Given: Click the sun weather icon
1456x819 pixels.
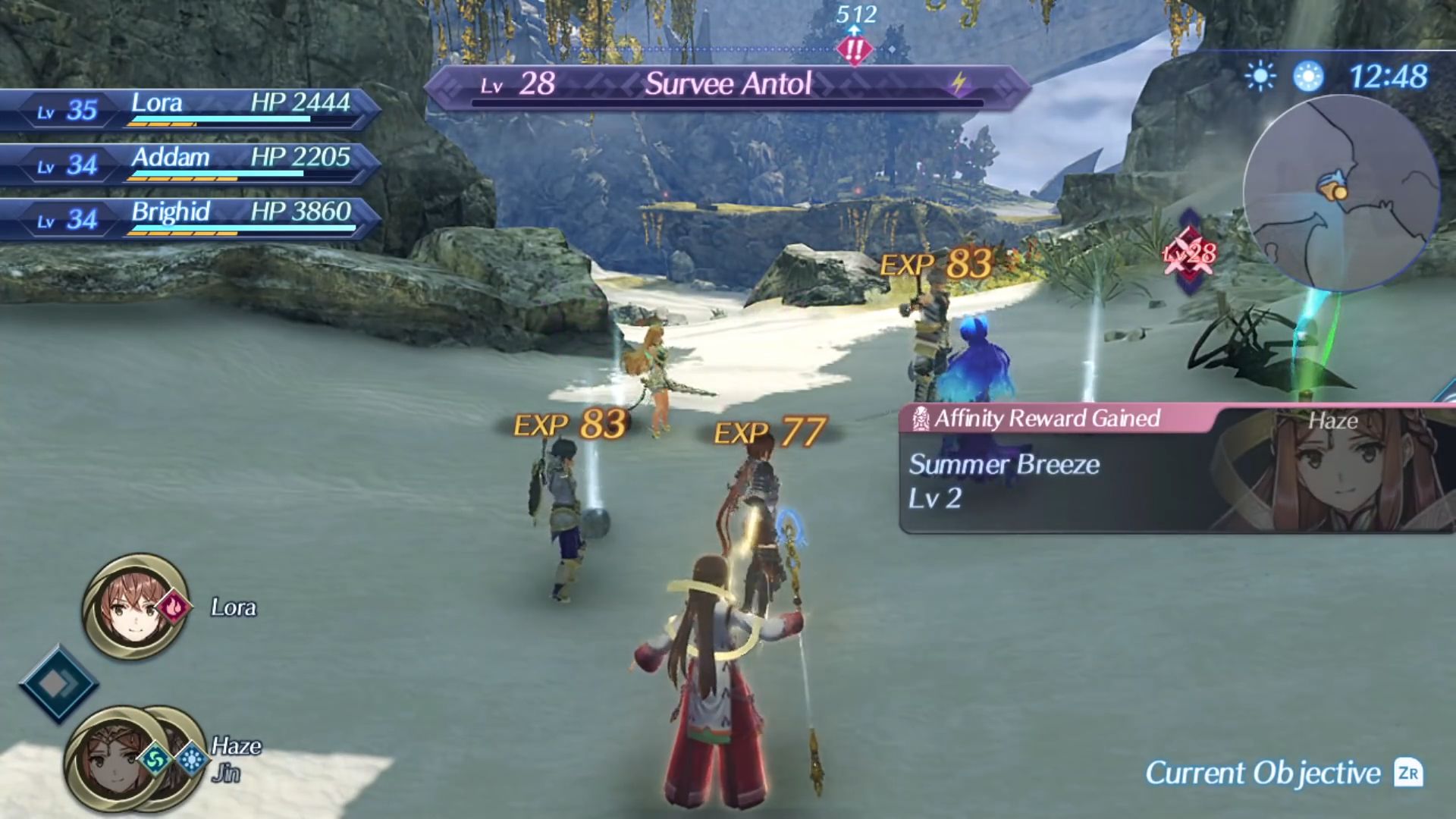Looking at the screenshot, I should [1260, 77].
